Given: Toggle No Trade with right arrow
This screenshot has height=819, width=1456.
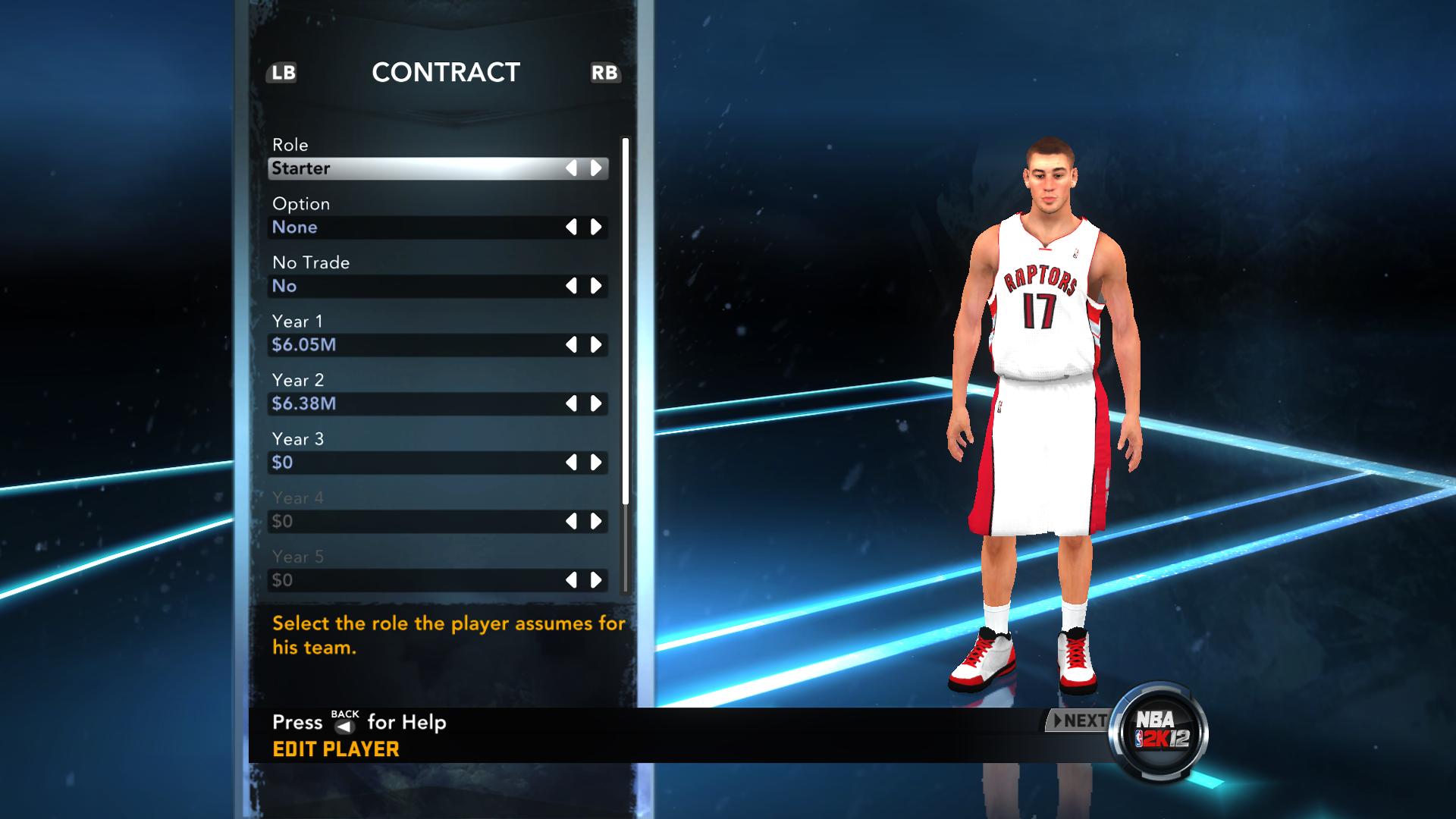Looking at the screenshot, I should click(596, 286).
